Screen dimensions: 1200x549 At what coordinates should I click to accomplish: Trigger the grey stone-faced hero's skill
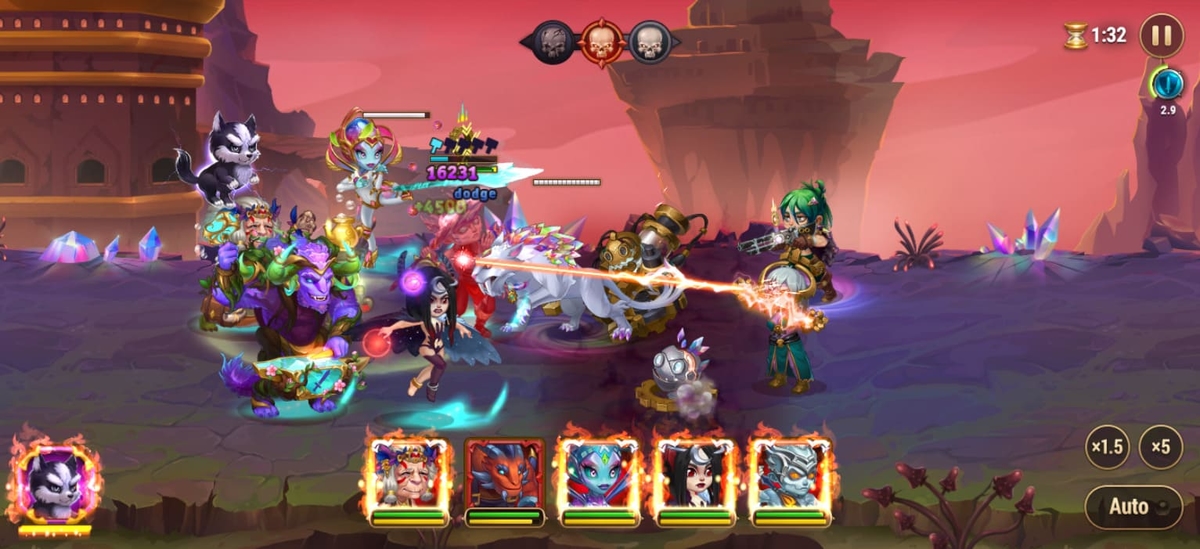coord(790,475)
